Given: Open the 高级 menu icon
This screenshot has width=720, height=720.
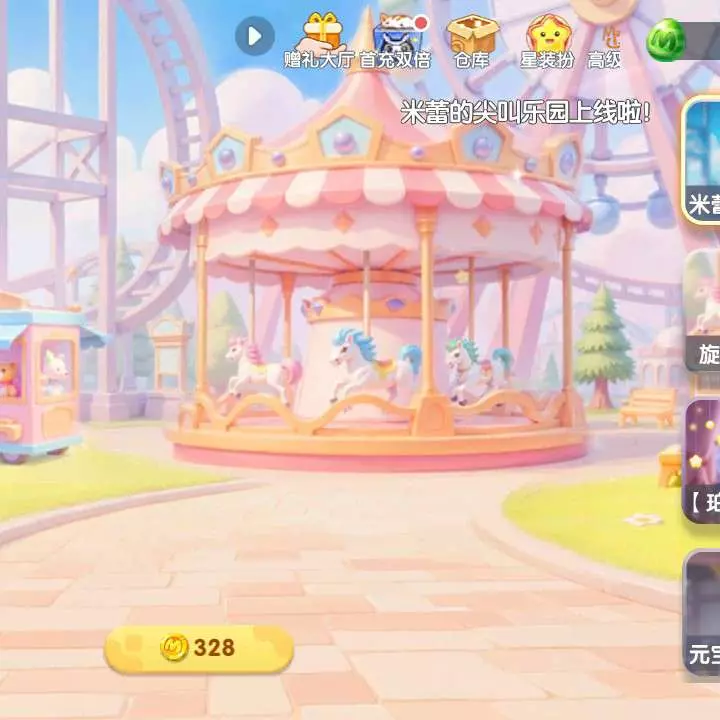Looking at the screenshot, I should coord(606,41).
